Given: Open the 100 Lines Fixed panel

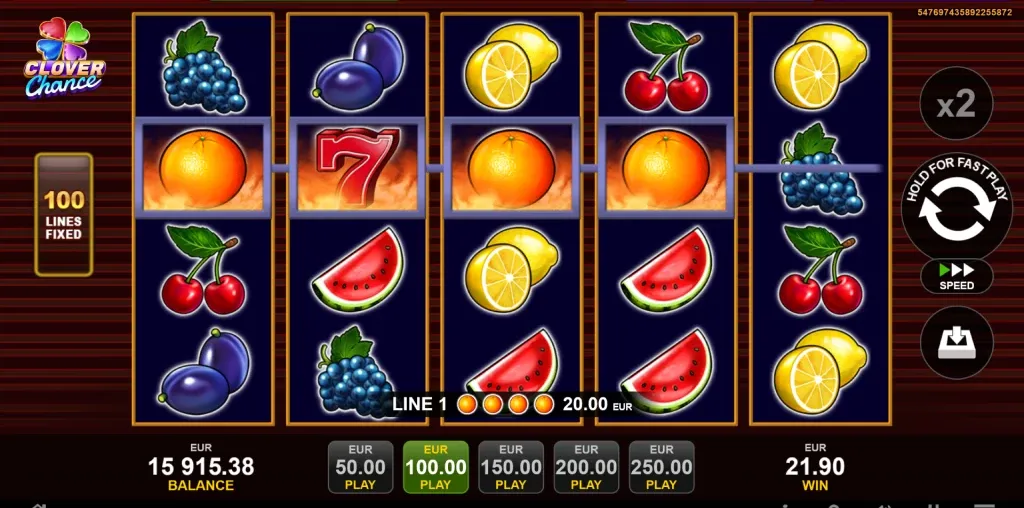Looking at the screenshot, I should pos(64,214).
